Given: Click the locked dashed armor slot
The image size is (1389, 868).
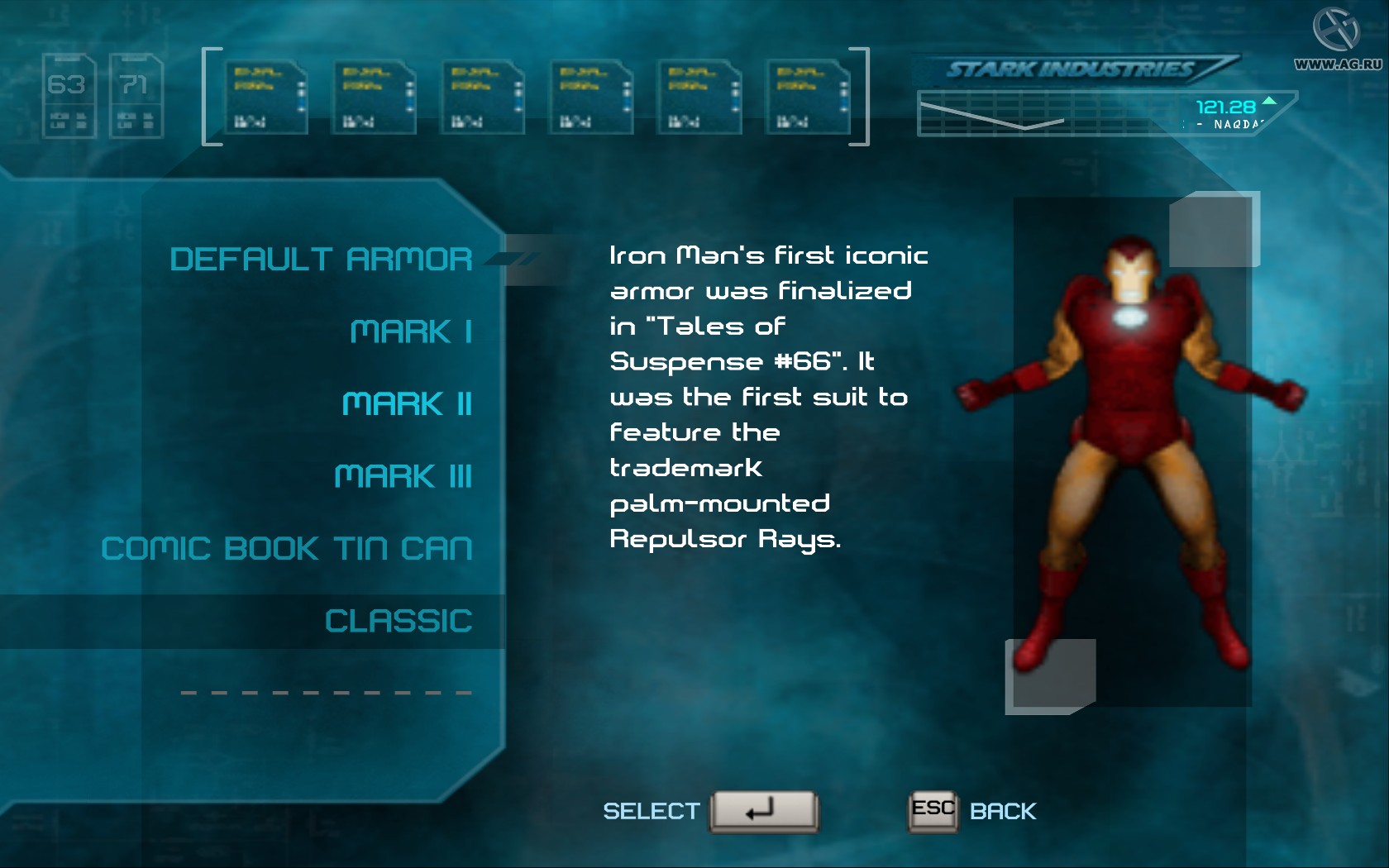Looking at the screenshot, I should [325, 691].
